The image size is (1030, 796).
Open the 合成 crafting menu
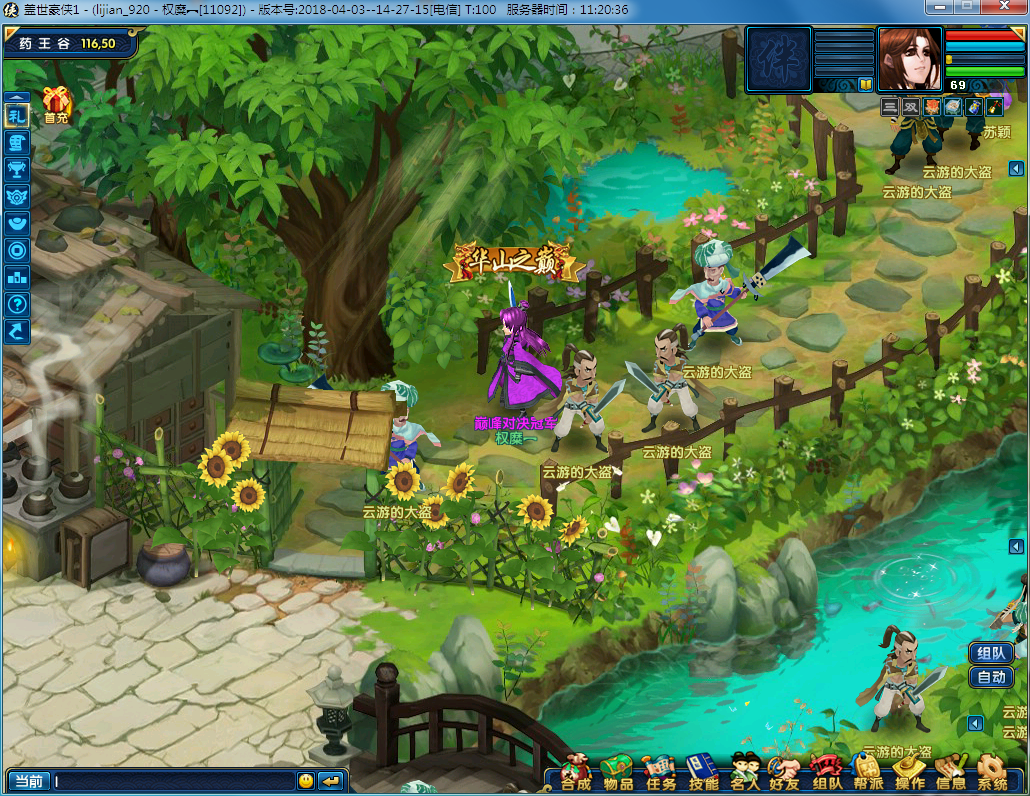coord(575,770)
